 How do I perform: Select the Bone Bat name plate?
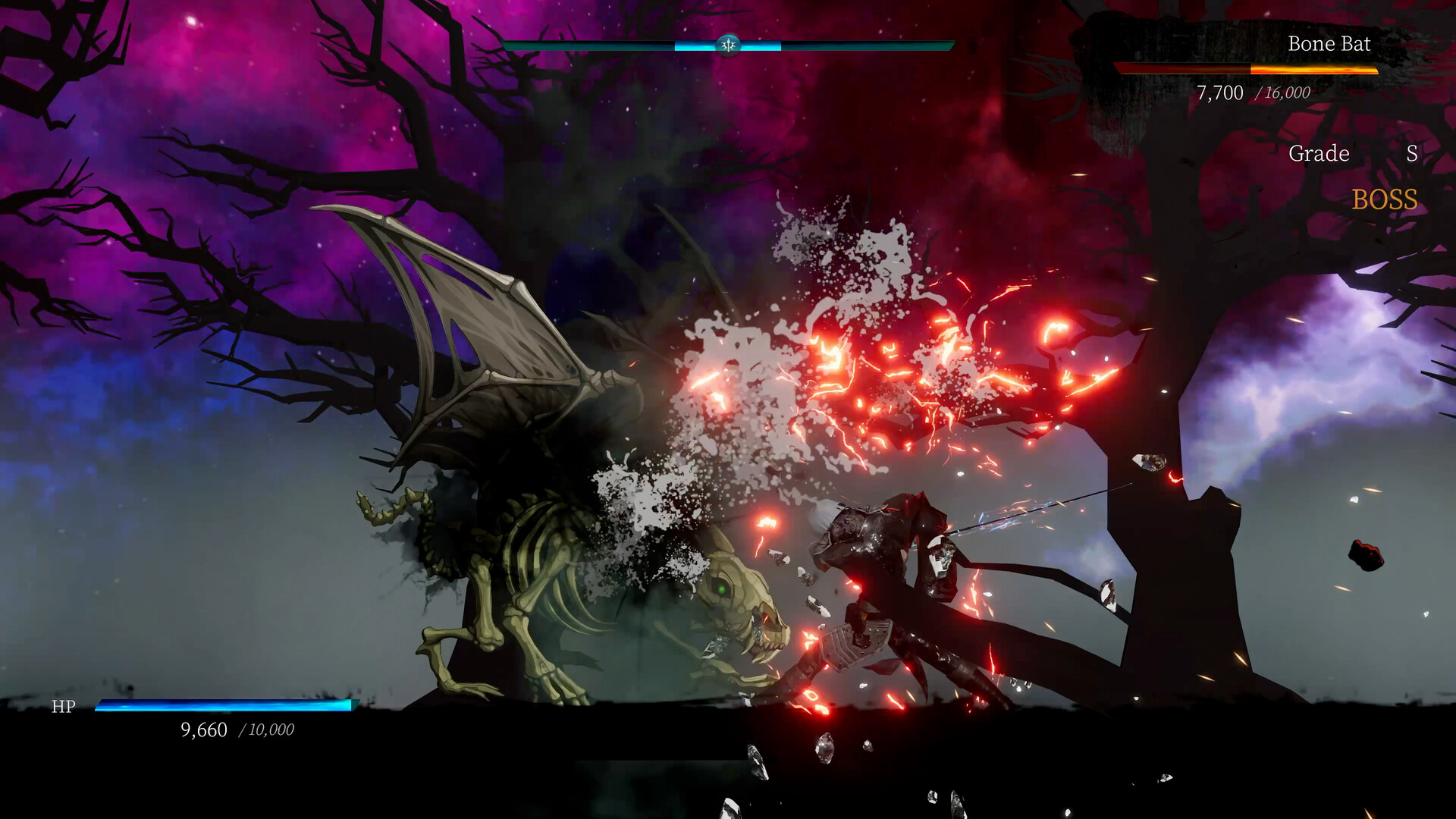[x=1329, y=44]
